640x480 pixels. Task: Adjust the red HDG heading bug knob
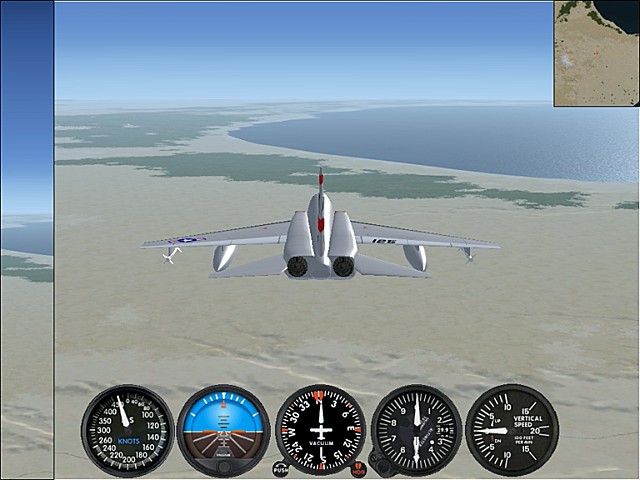click(359, 469)
